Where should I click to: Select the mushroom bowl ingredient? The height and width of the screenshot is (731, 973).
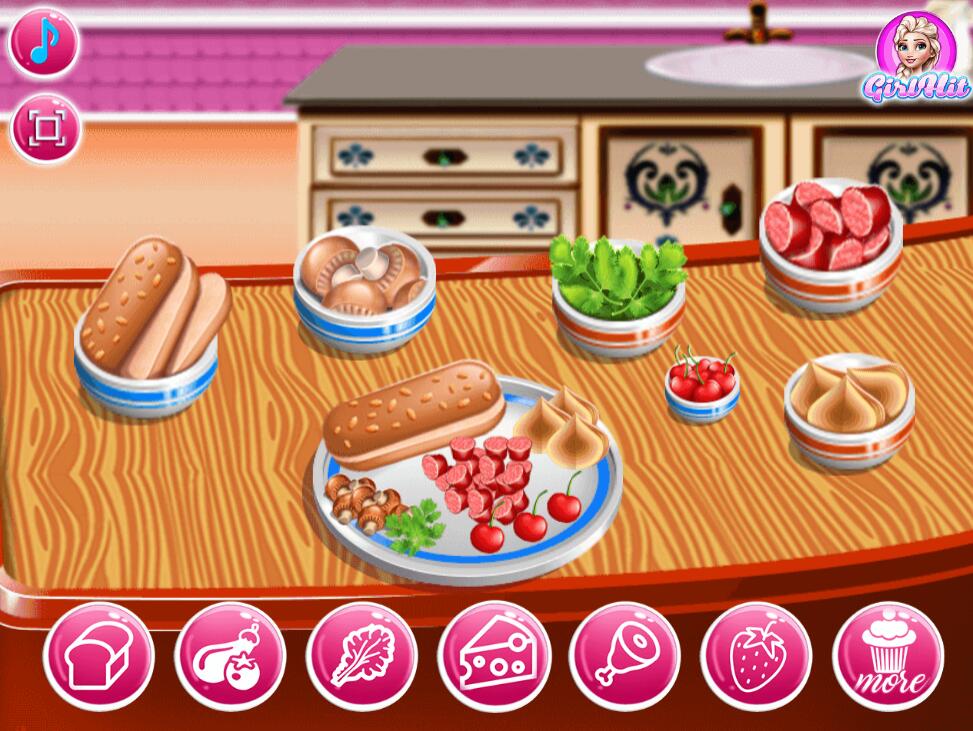tap(364, 290)
